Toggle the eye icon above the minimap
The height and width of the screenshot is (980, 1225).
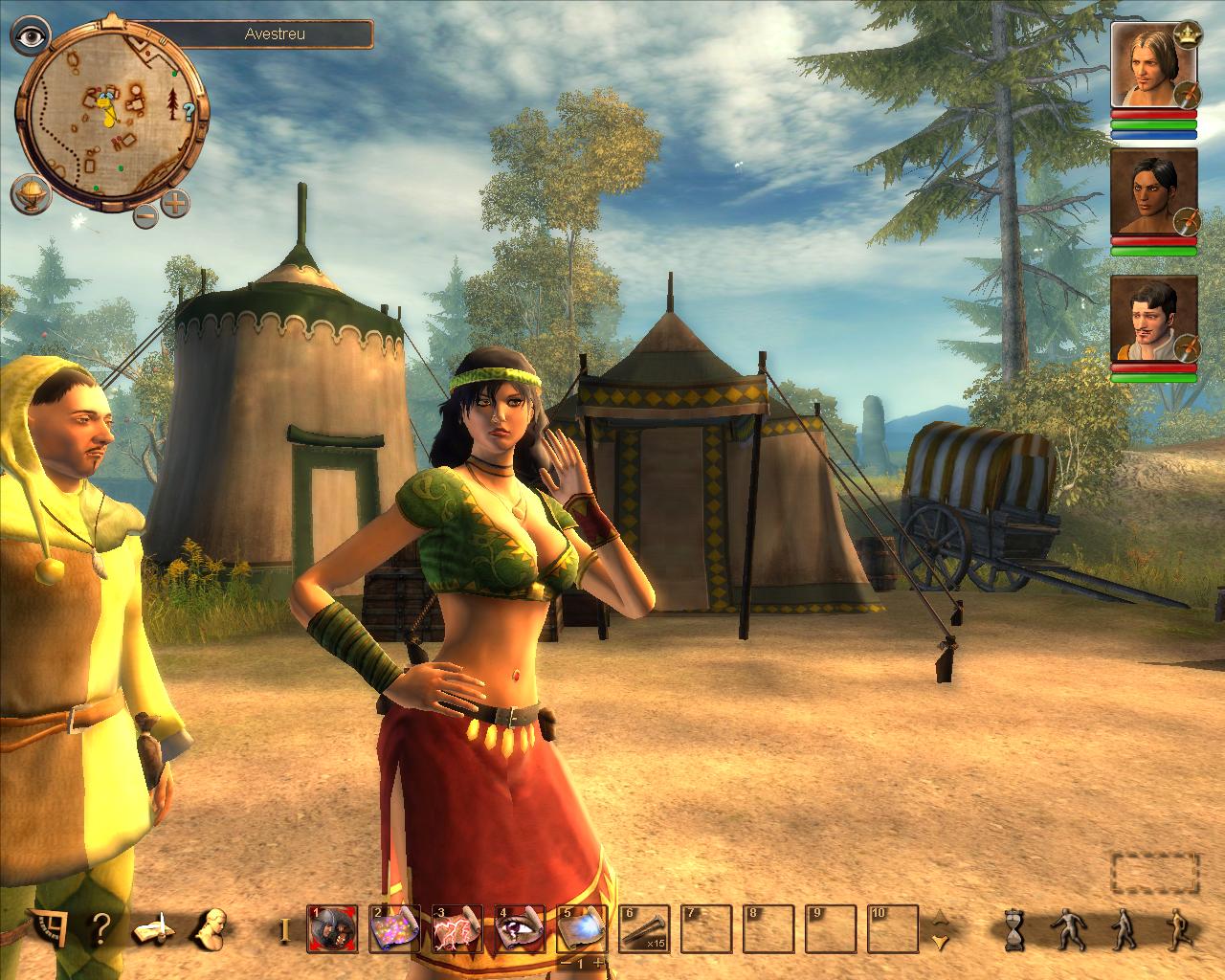pyautogui.click(x=29, y=36)
